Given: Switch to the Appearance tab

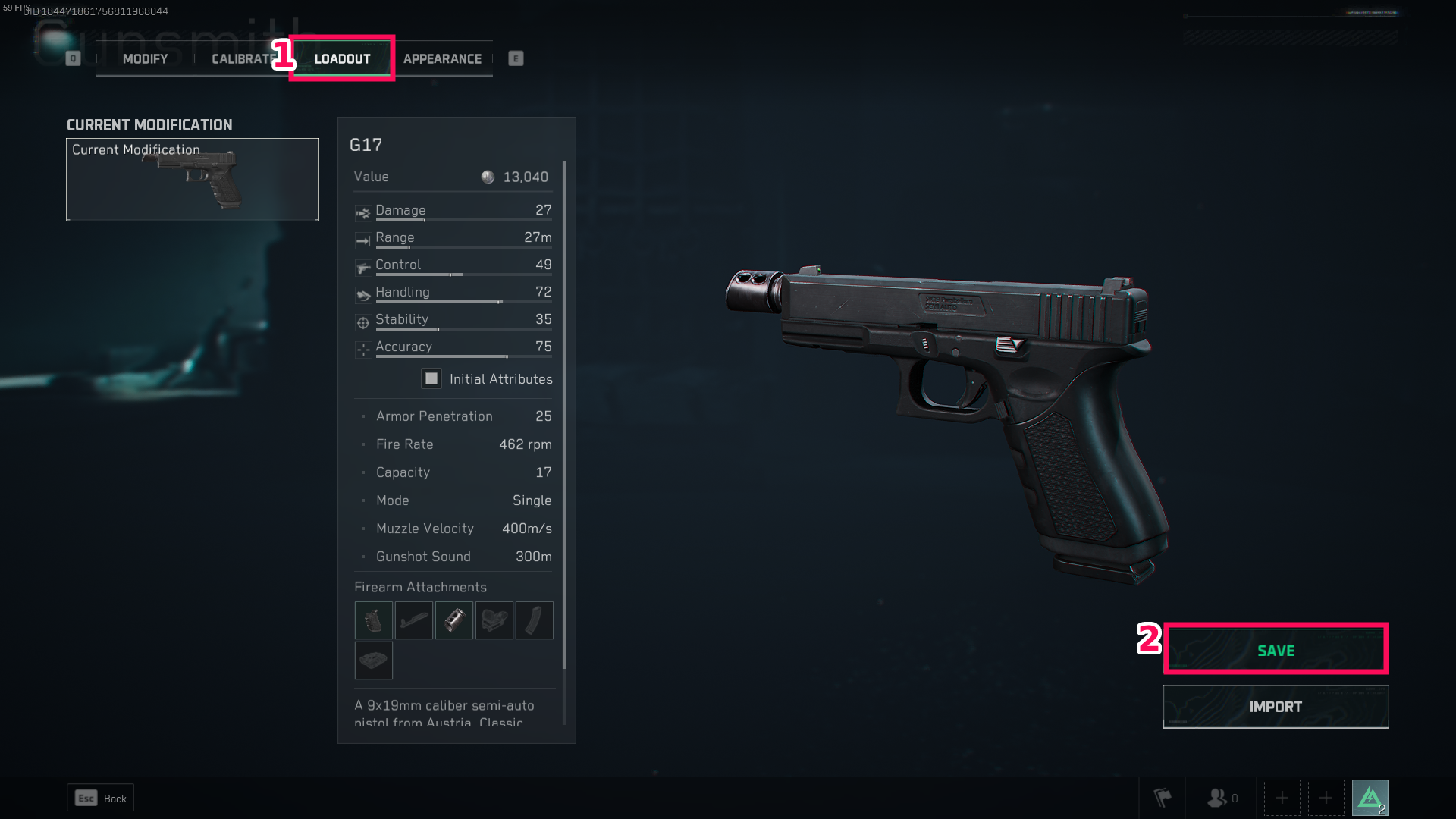Looking at the screenshot, I should click(x=442, y=58).
